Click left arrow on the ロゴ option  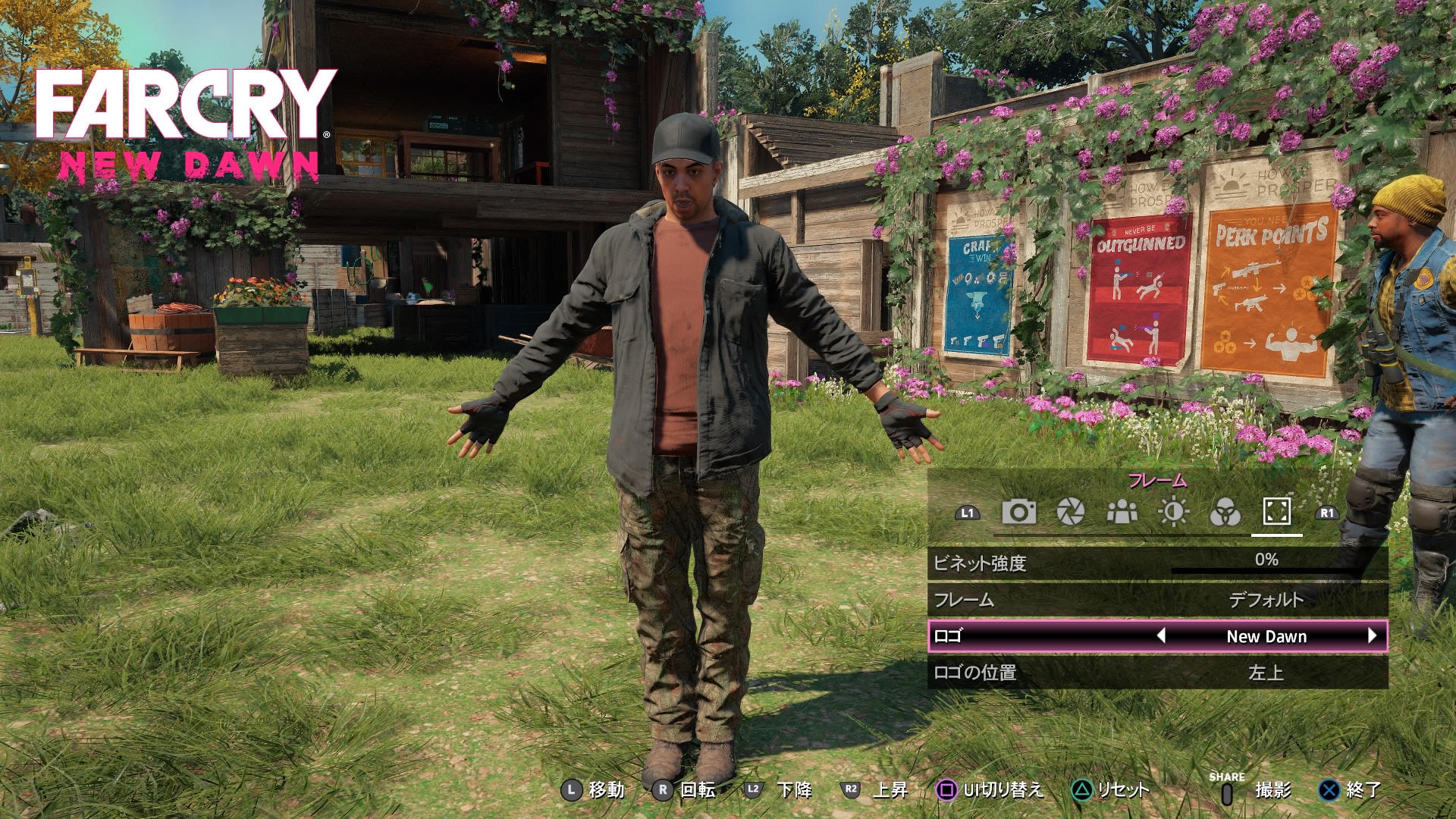pyautogui.click(x=1161, y=636)
